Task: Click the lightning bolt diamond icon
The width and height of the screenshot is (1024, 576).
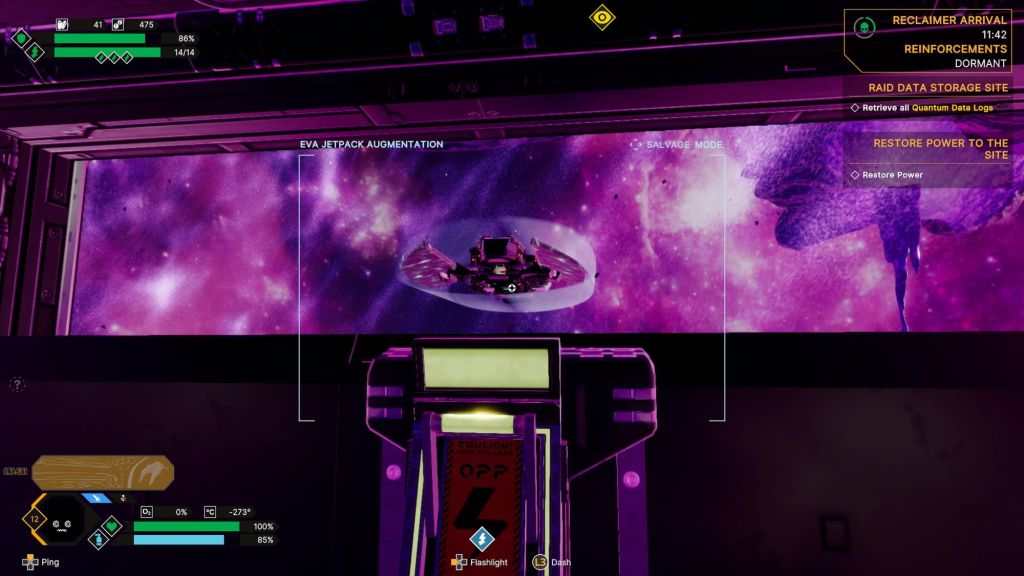Action: click(x=482, y=538)
